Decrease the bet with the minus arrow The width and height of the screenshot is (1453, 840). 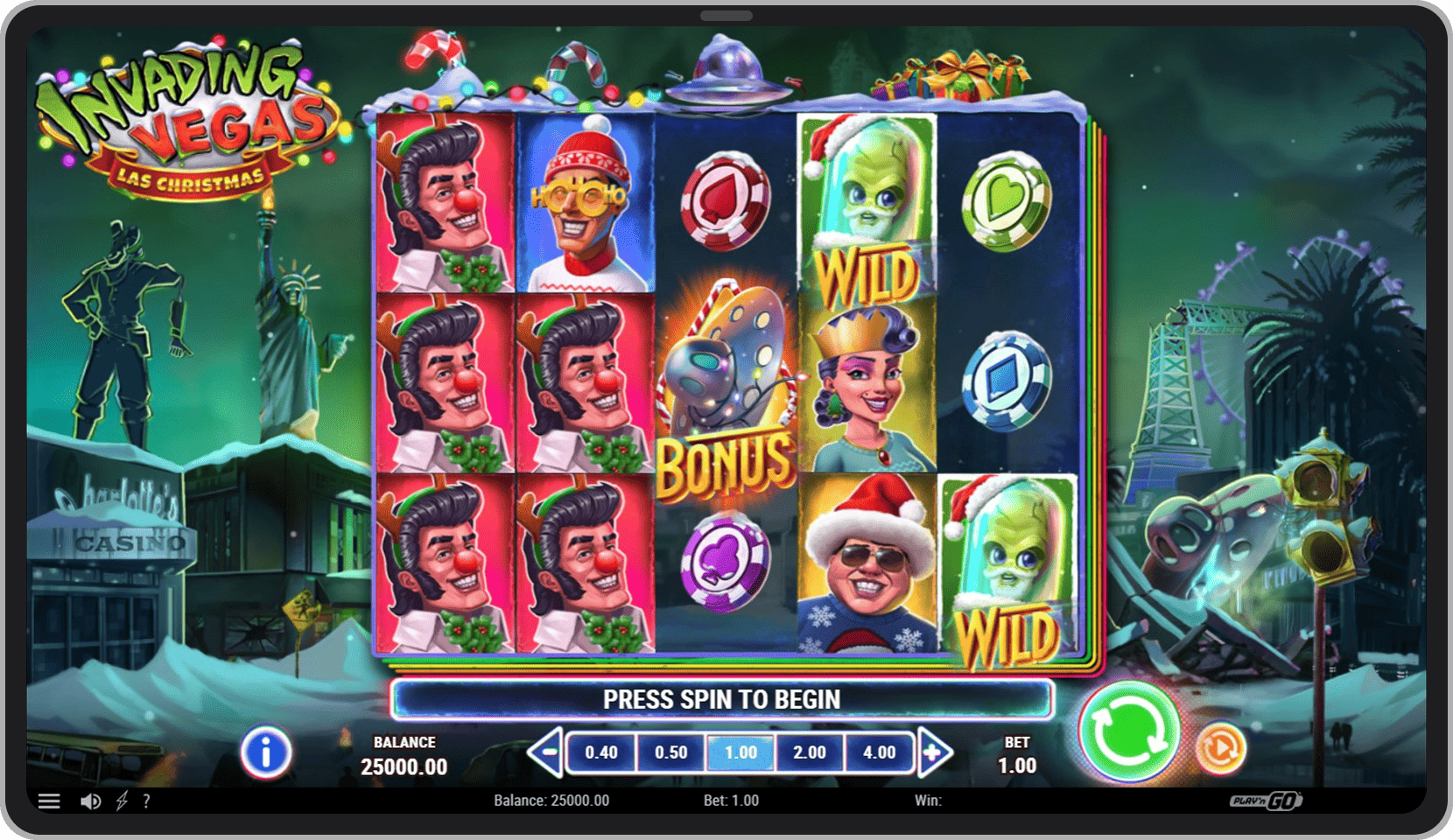pos(547,752)
